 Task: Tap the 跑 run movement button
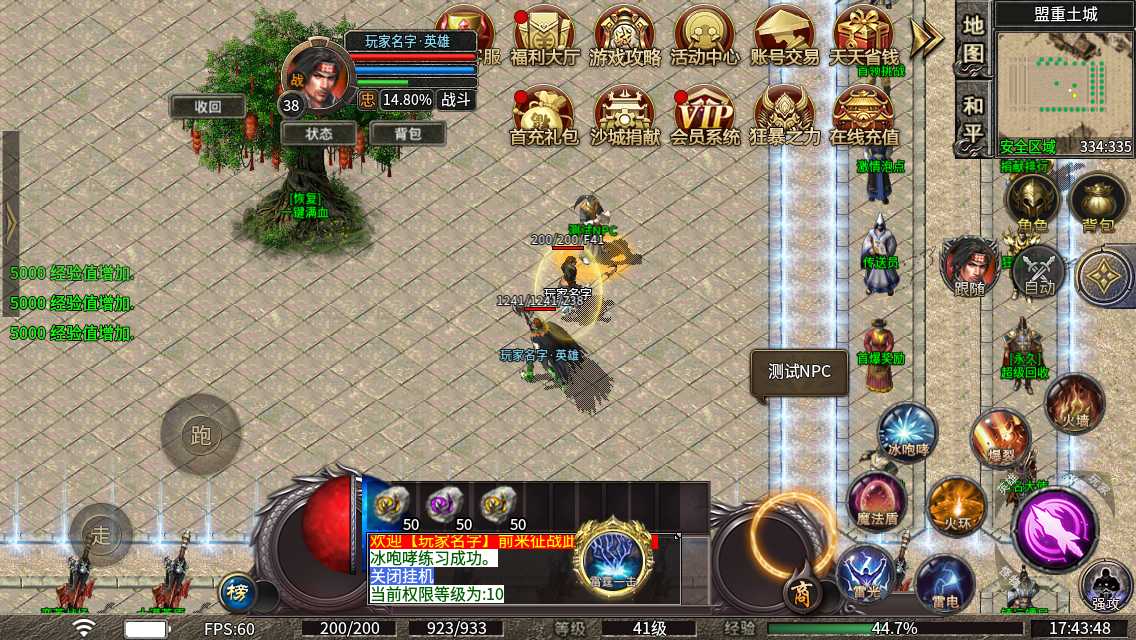200,434
